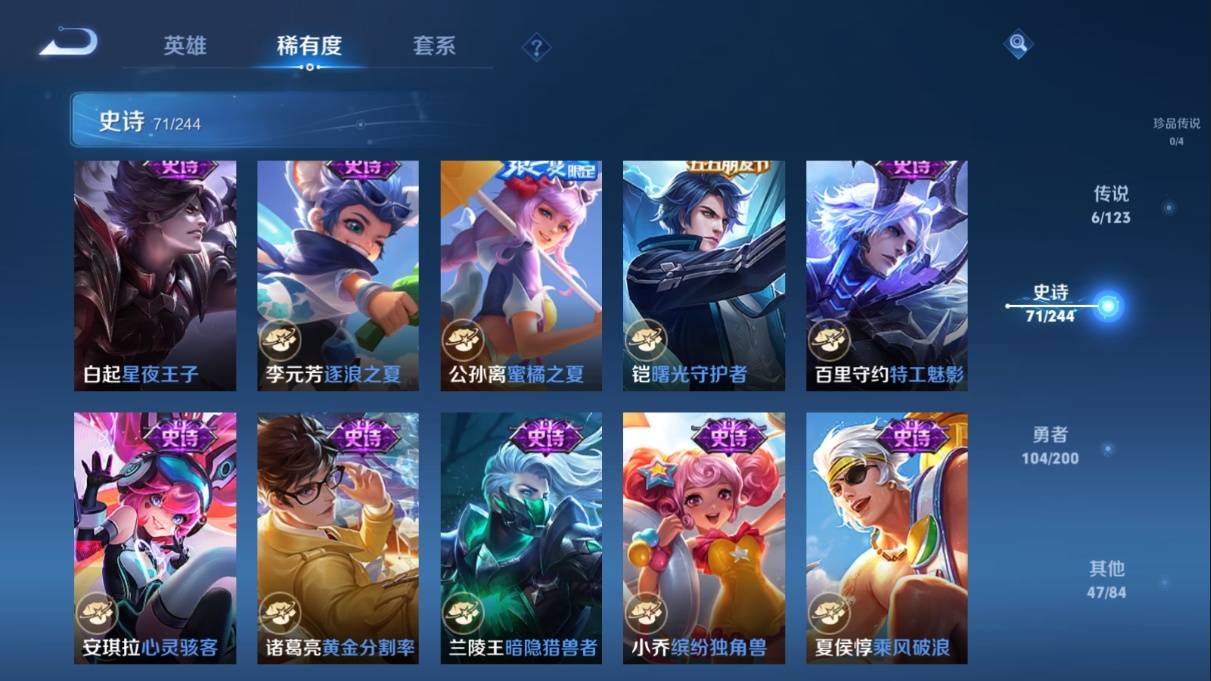The height and width of the screenshot is (681, 1211).
Task: Select the 稀有度 tab
Action: pos(309,46)
